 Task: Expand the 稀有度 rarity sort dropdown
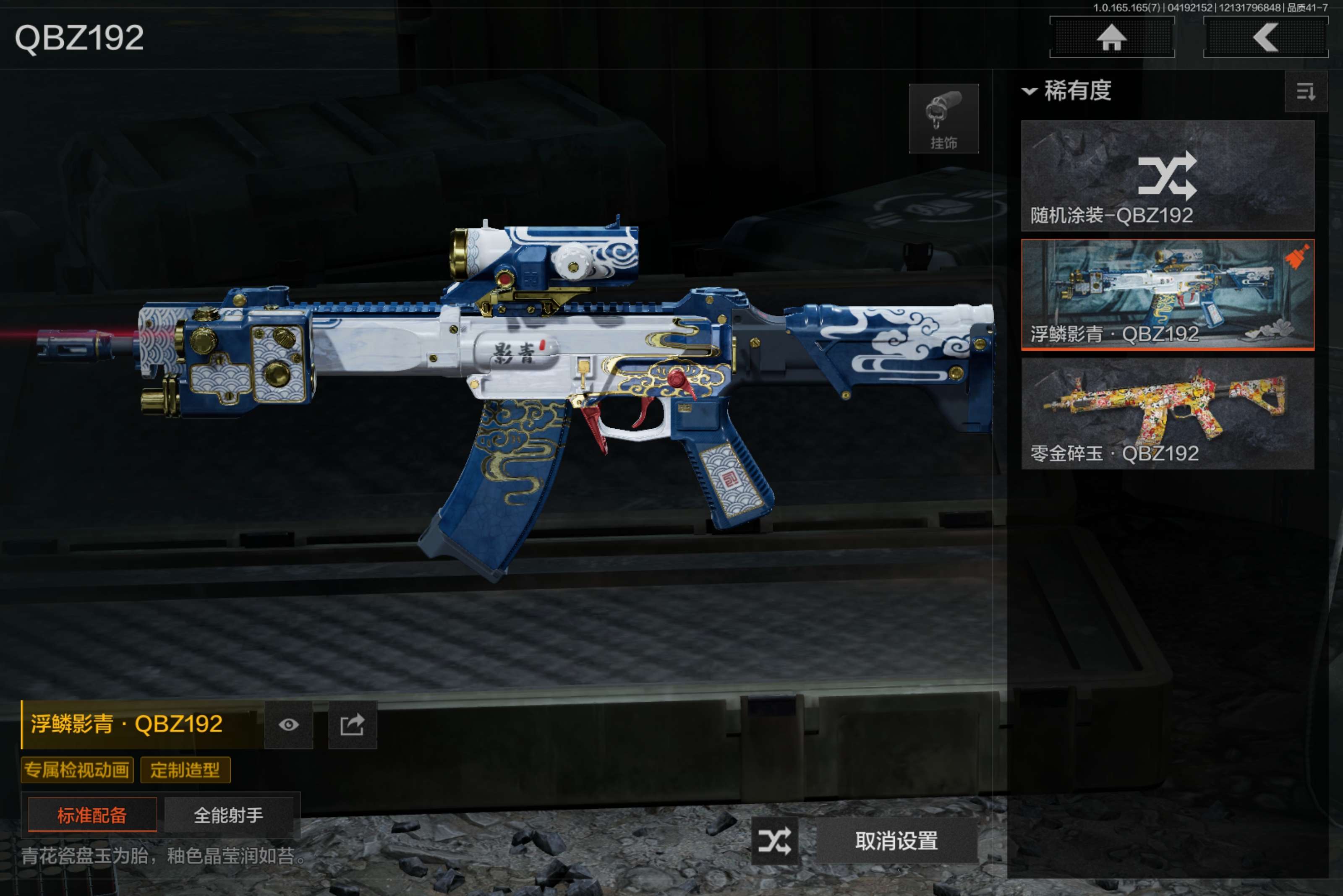click(x=1067, y=91)
